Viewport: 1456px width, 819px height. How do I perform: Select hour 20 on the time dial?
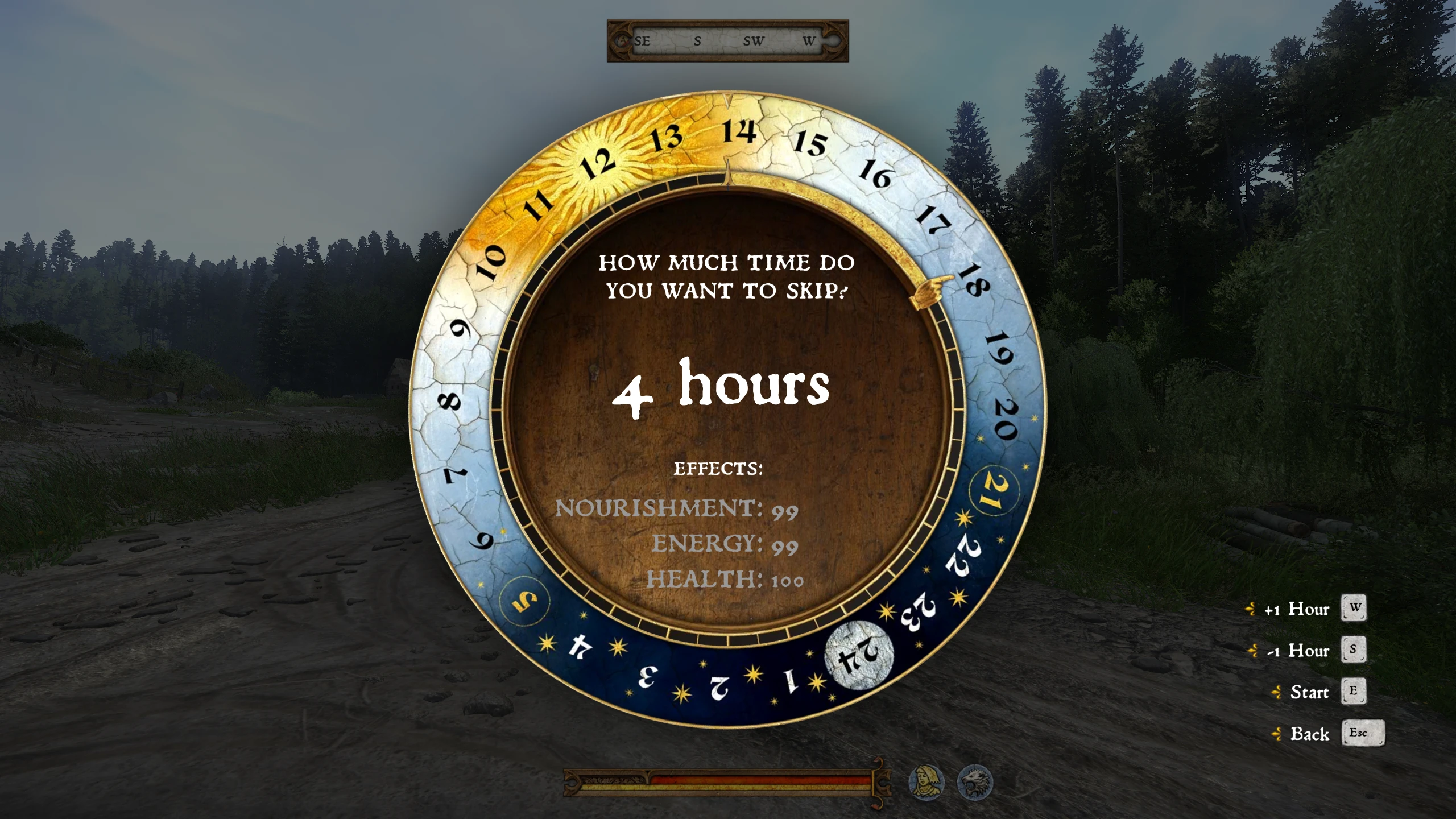(1006, 420)
